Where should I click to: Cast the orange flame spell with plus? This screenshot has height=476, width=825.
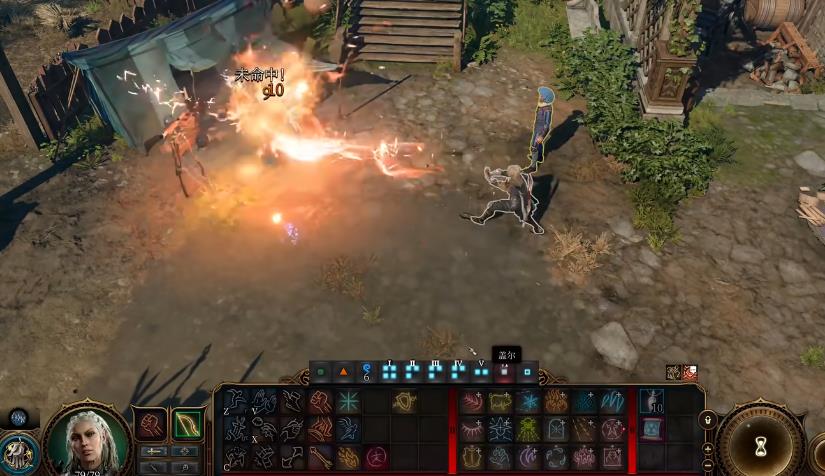[x=556, y=402]
